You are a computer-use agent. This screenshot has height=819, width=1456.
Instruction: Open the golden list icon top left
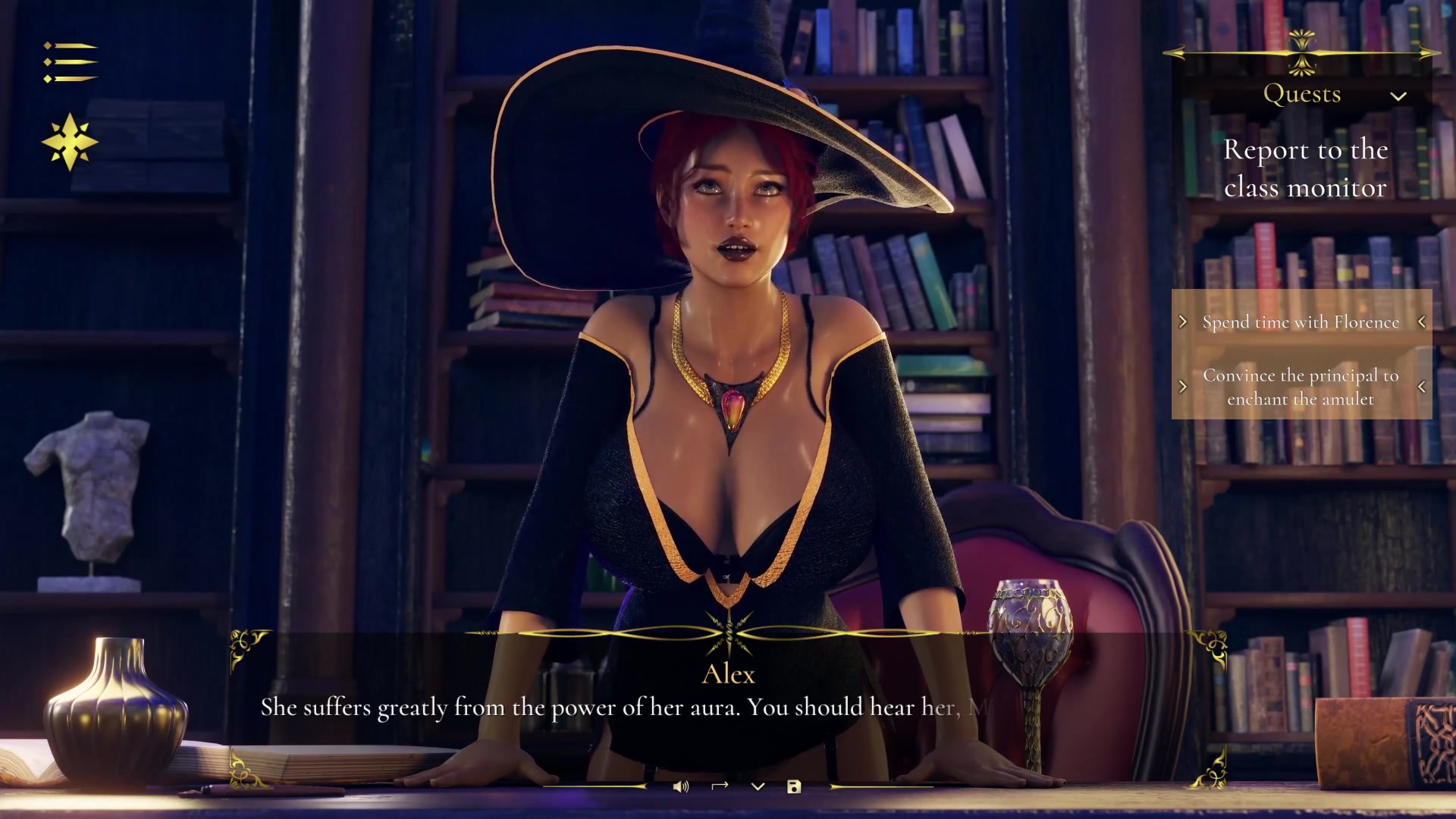[71, 61]
